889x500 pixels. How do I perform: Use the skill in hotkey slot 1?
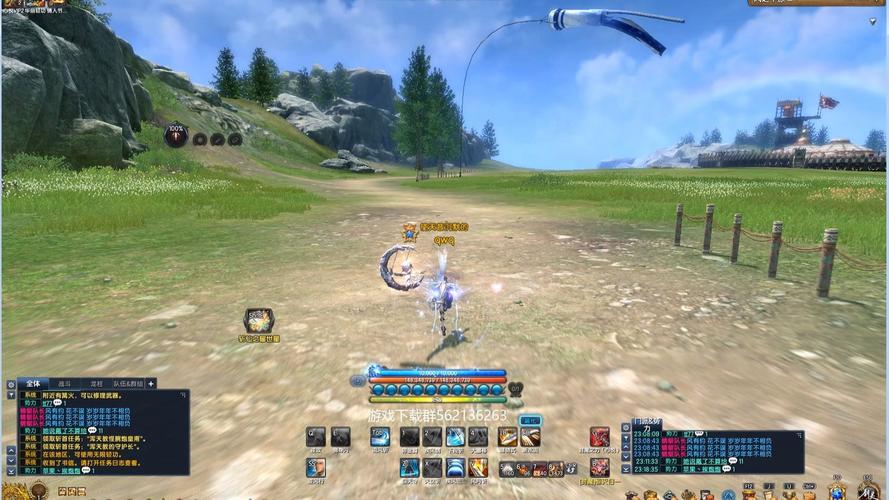(x=409, y=436)
